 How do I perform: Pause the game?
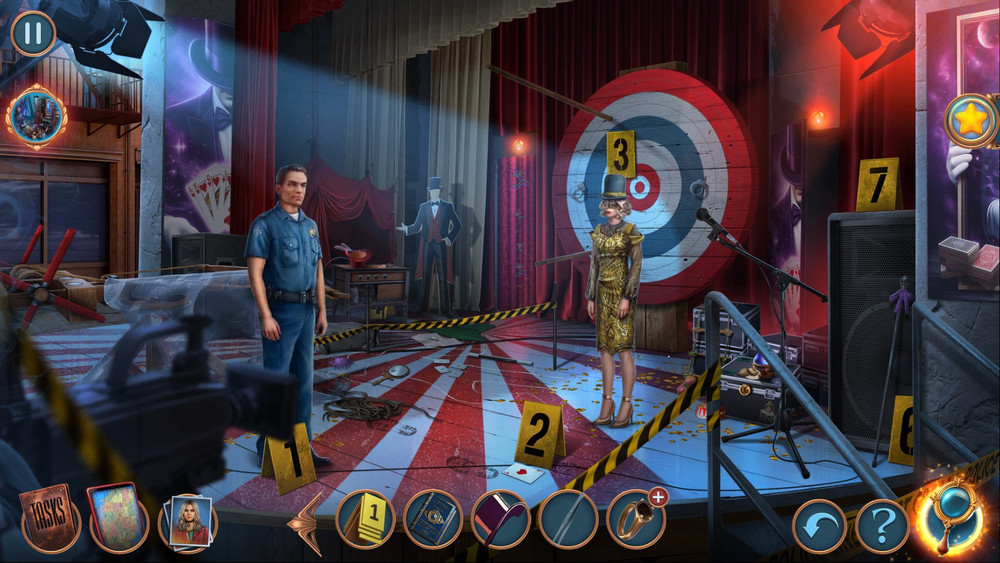point(33,33)
